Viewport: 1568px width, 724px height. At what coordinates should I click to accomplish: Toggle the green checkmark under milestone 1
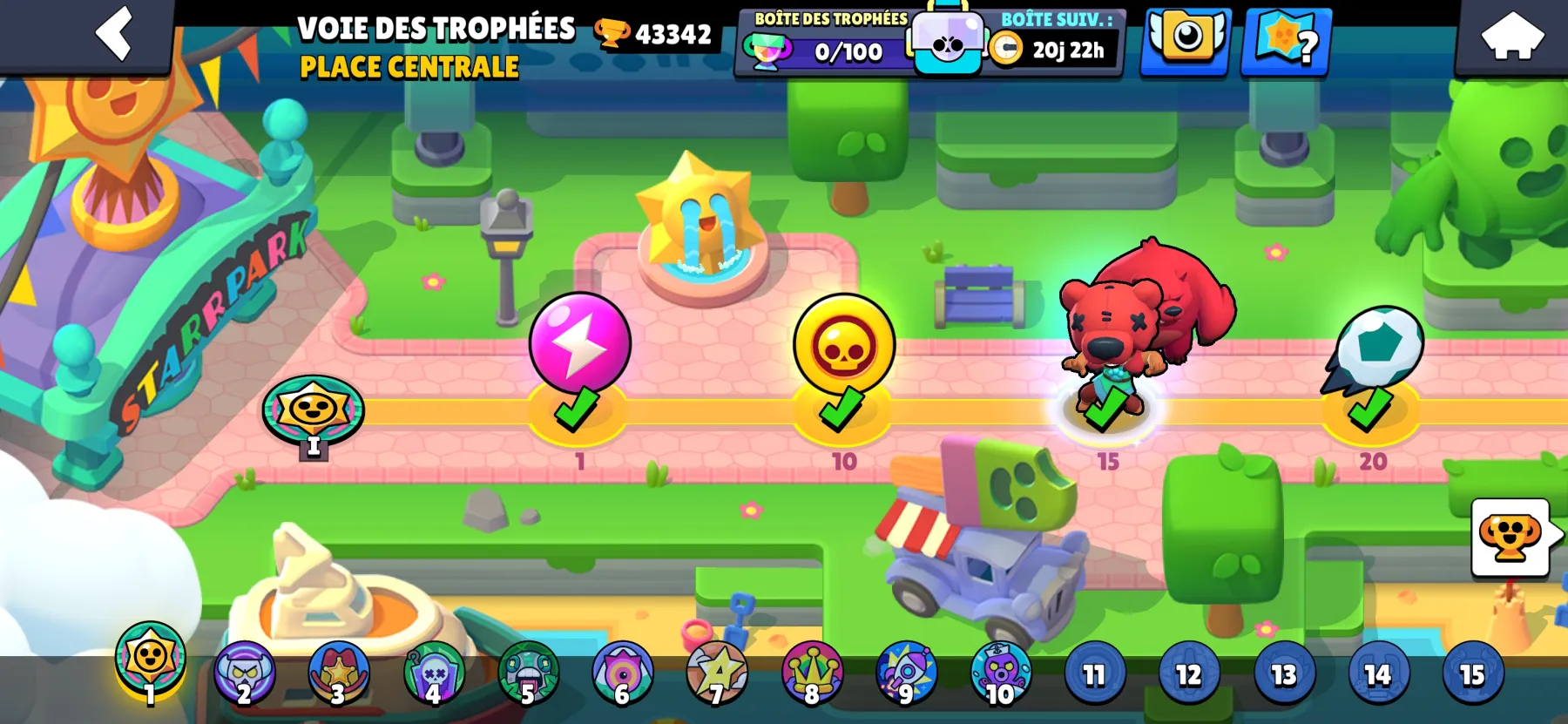[x=576, y=416]
